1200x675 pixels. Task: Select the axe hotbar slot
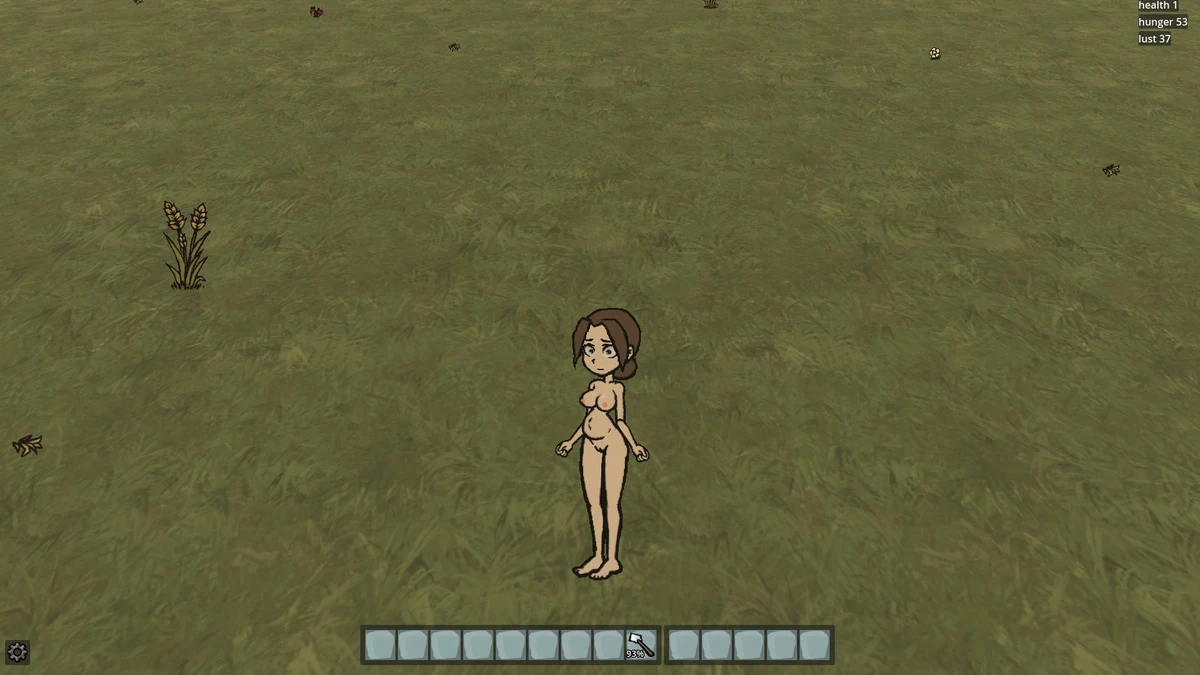pos(640,645)
